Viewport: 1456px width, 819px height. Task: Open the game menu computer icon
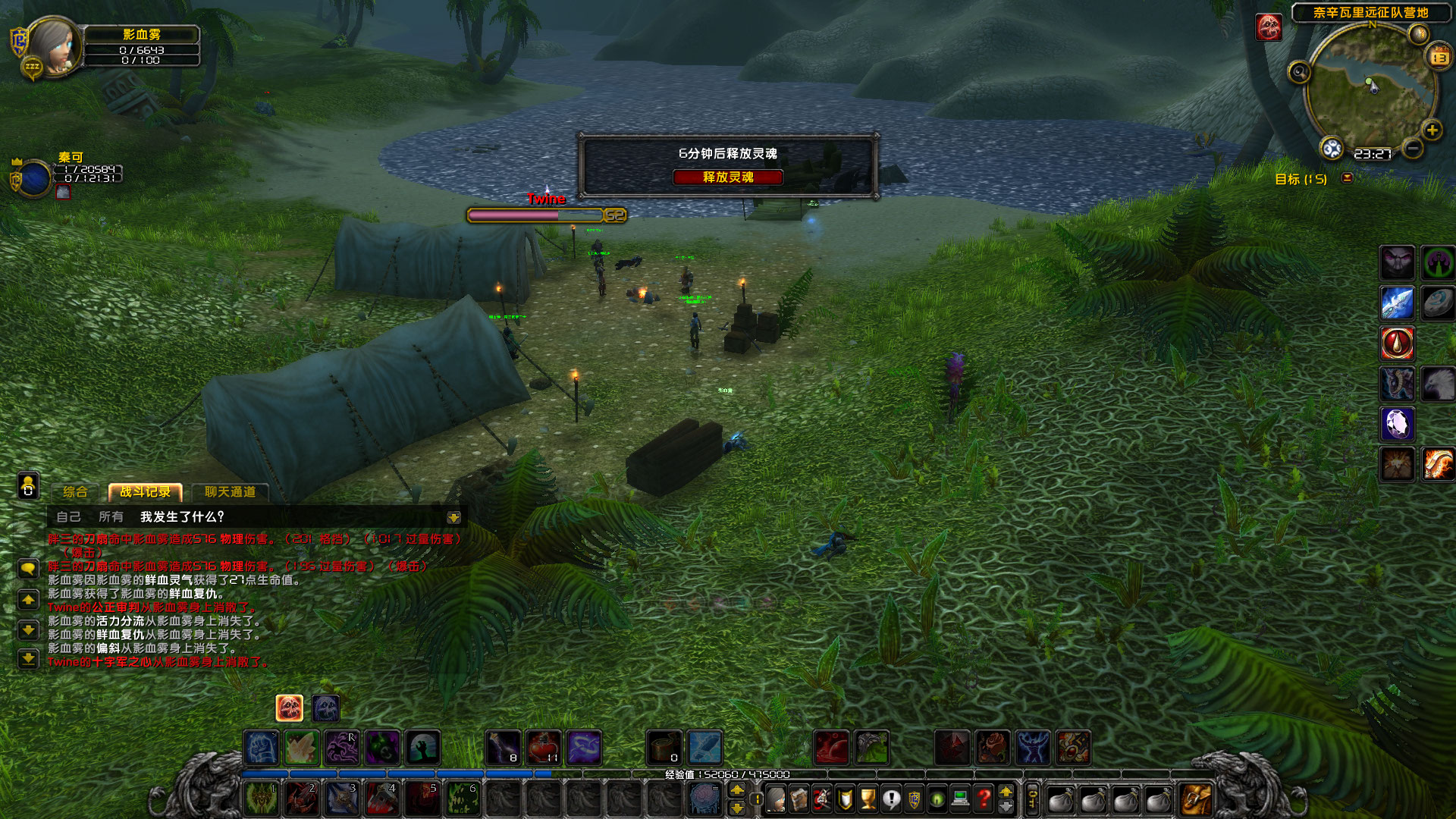pyautogui.click(x=959, y=799)
